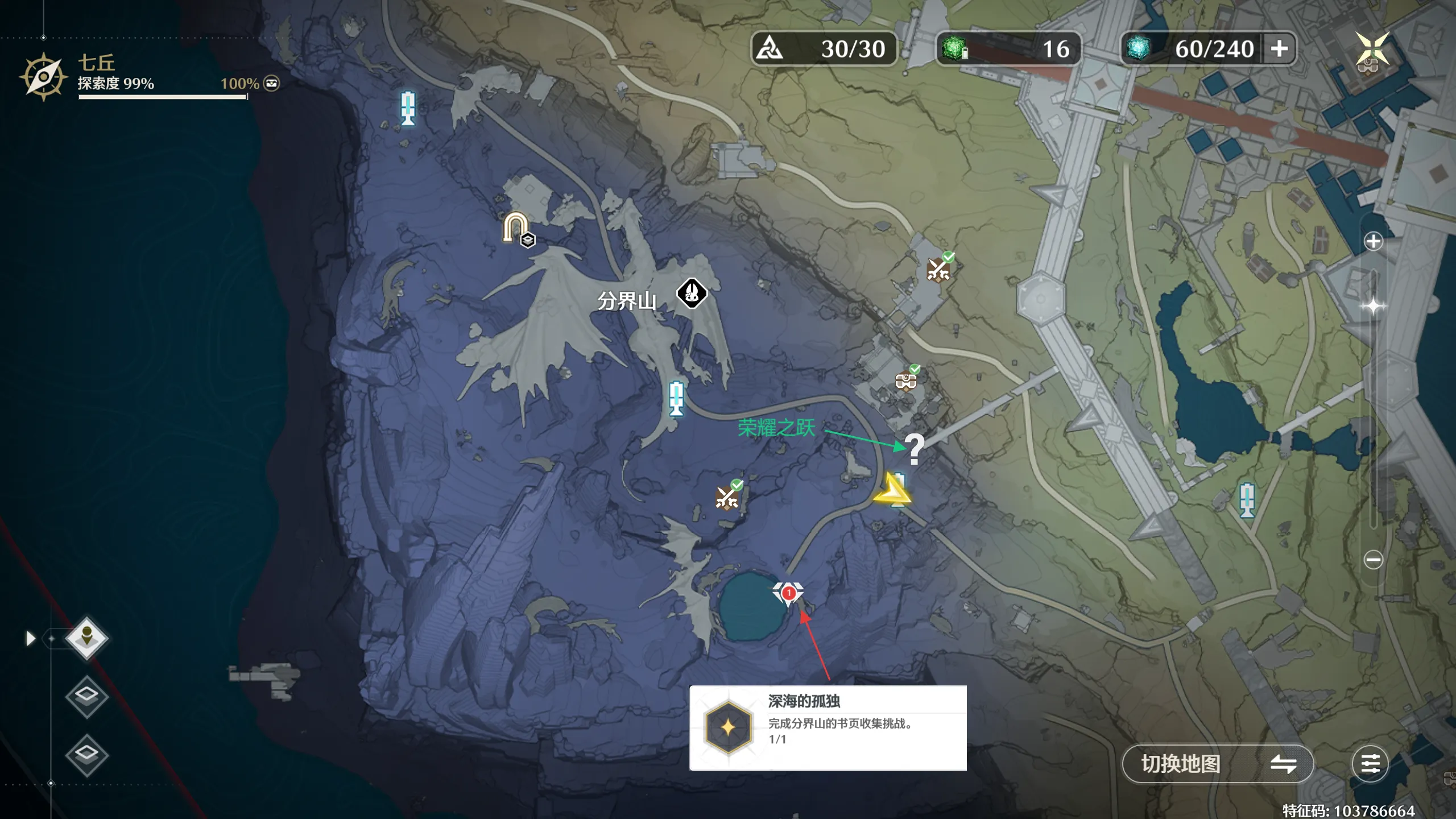
Task: Zoom out the map with the minus button
Action: point(1373,560)
